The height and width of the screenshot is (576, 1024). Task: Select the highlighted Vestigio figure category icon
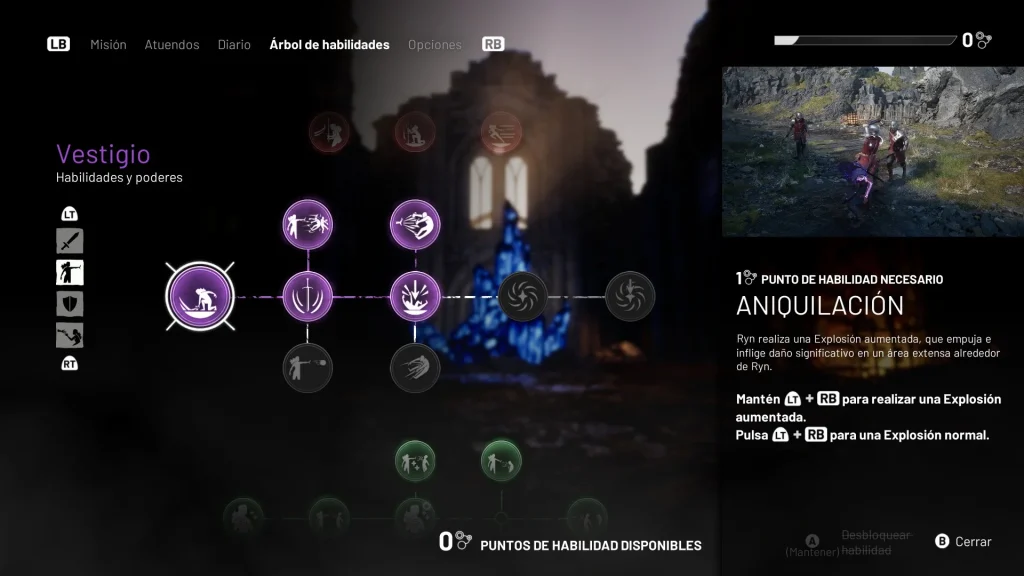click(70, 272)
